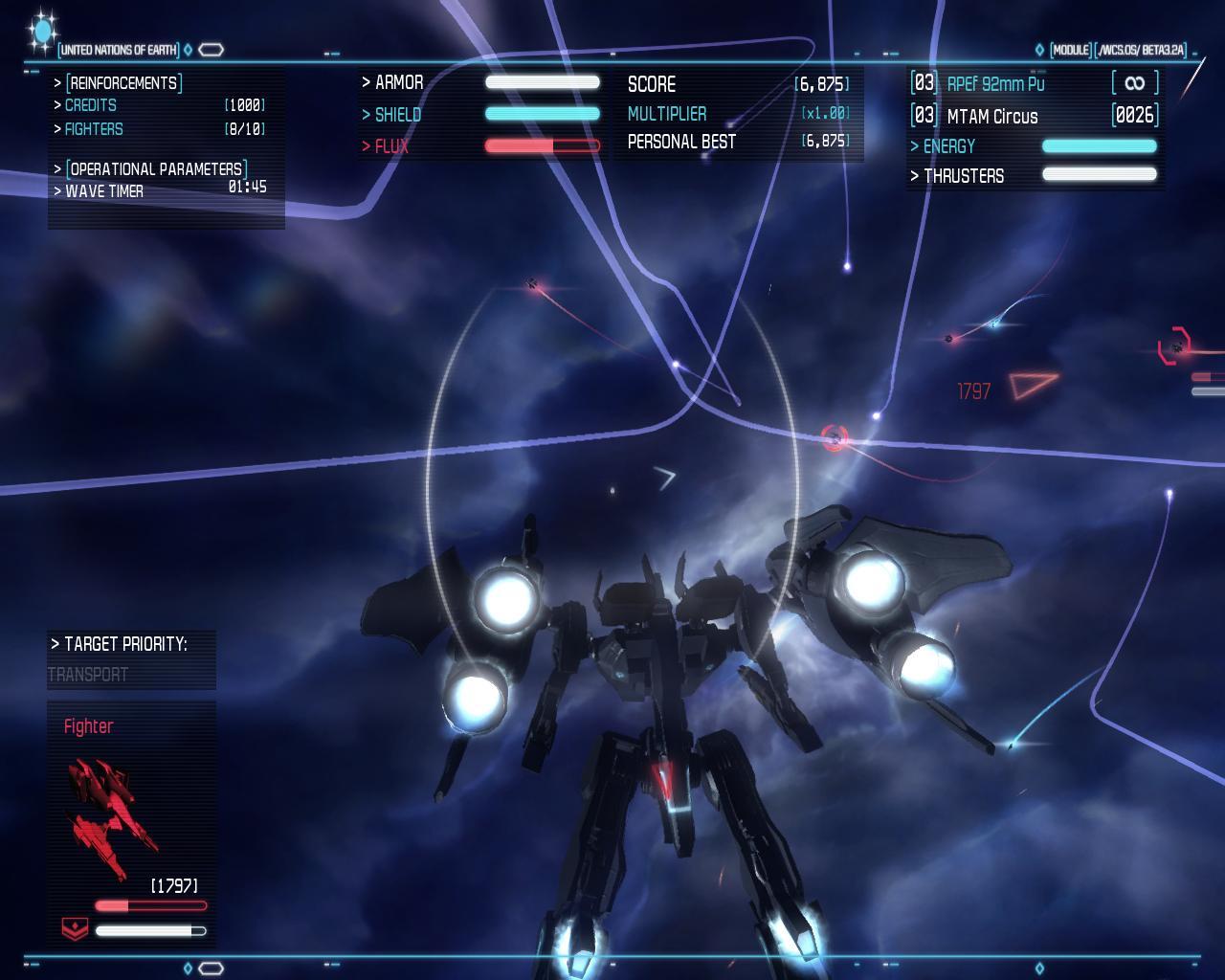Click the red Fighter target thumbnail
This screenshot has width=1225, height=980.
point(110,816)
